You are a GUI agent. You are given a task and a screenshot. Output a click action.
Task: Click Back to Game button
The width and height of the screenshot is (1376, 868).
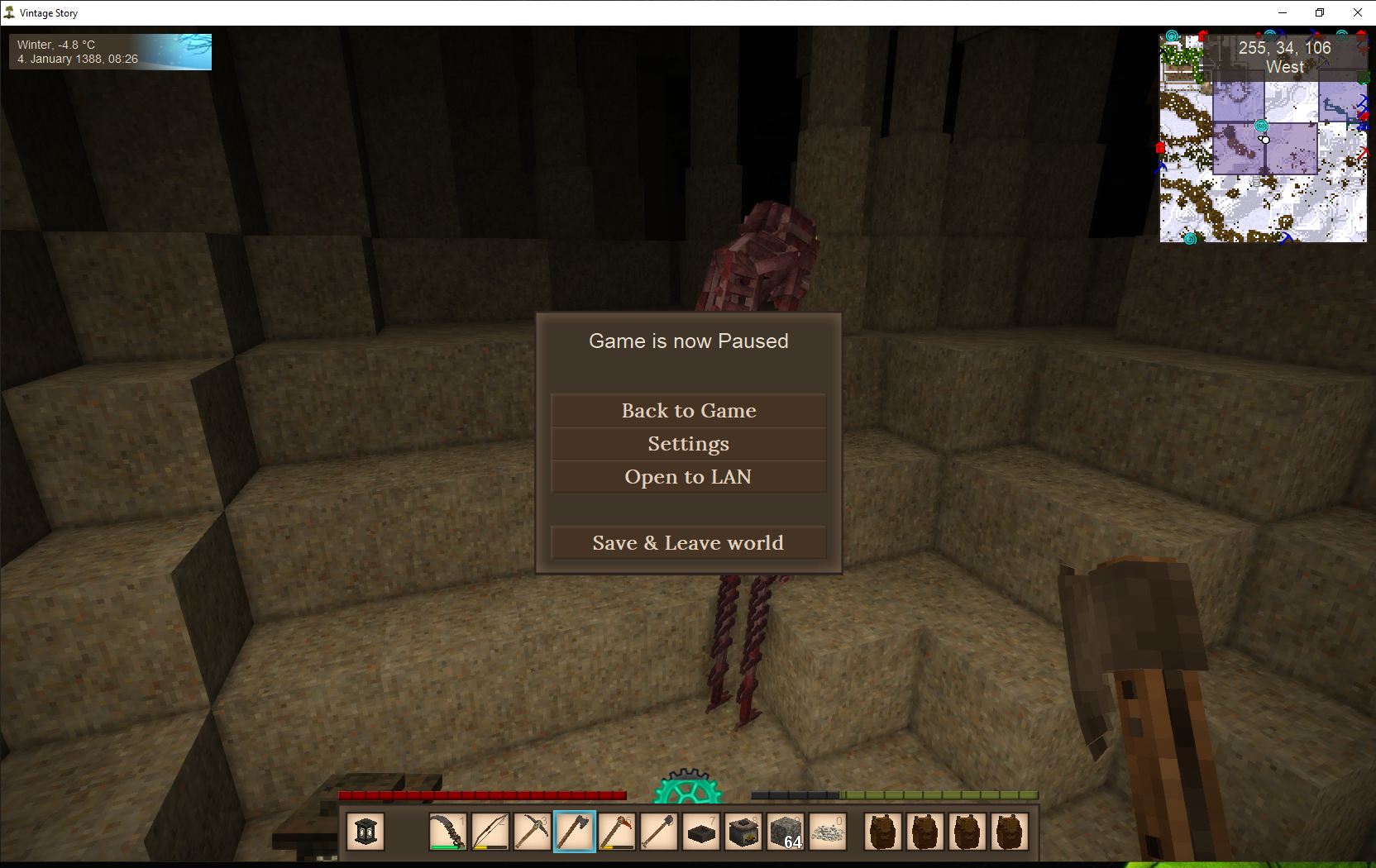pyautogui.click(x=688, y=411)
